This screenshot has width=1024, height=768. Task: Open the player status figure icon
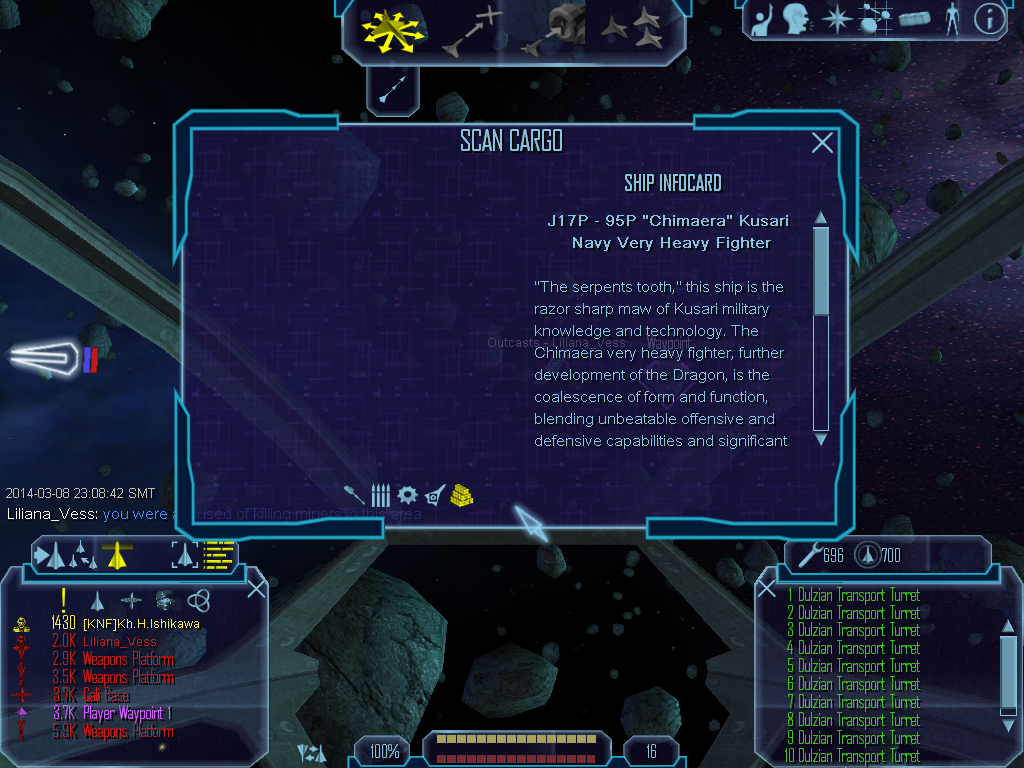951,19
